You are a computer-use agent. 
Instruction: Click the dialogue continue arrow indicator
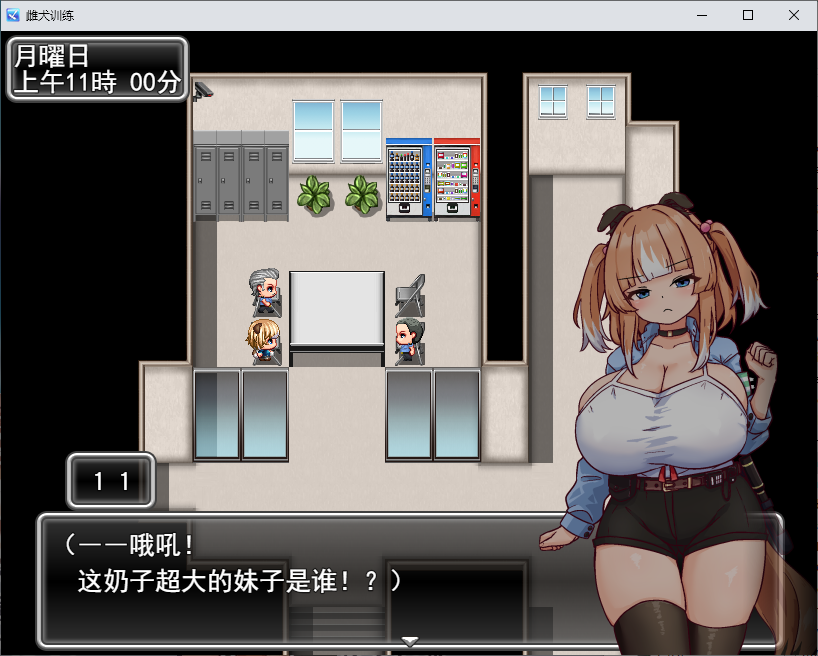(409, 641)
